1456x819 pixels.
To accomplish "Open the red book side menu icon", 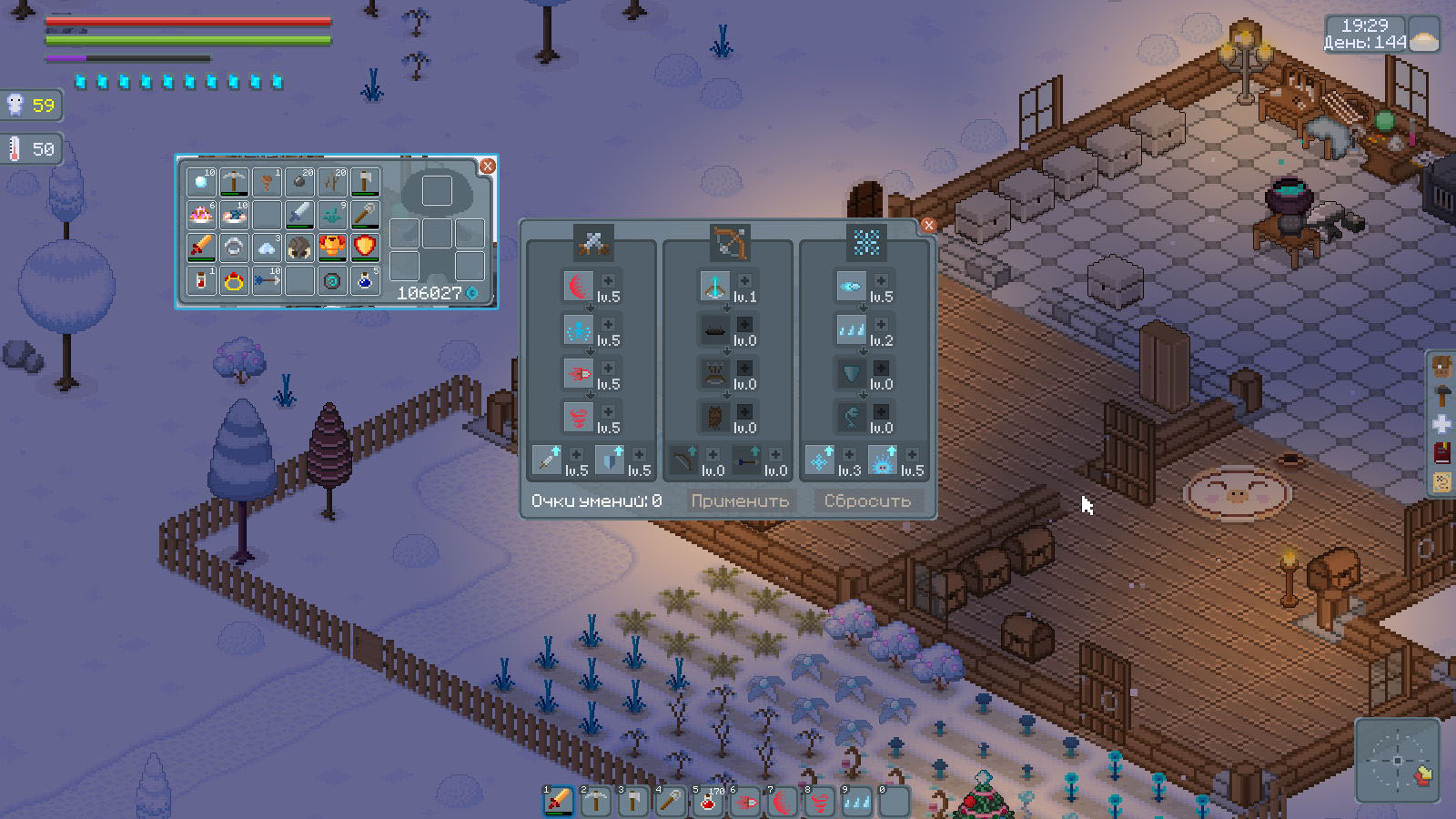I will pyautogui.click(x=1442, y=452).
